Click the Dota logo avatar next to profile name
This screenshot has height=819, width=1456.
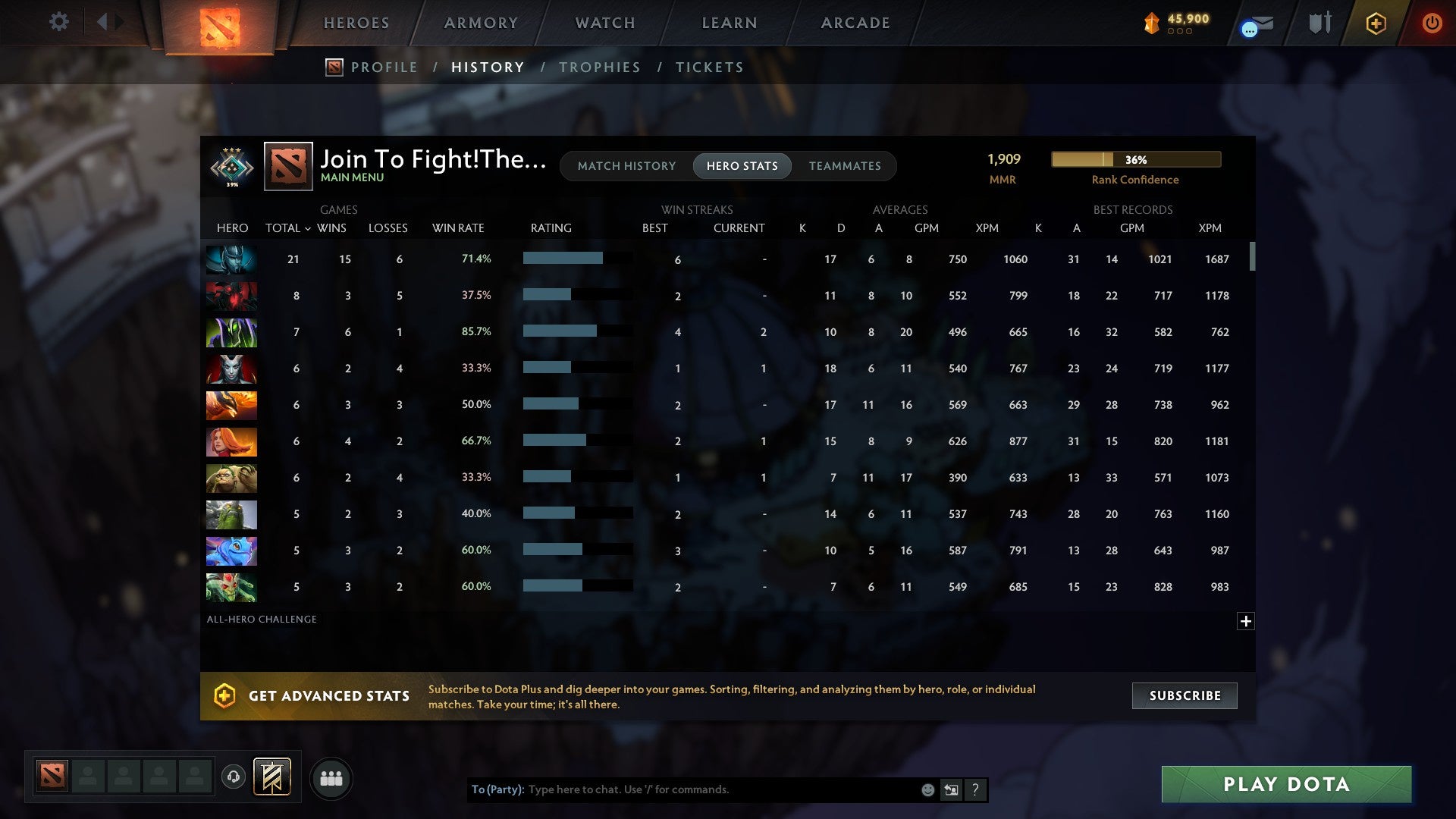pos(287,166)
